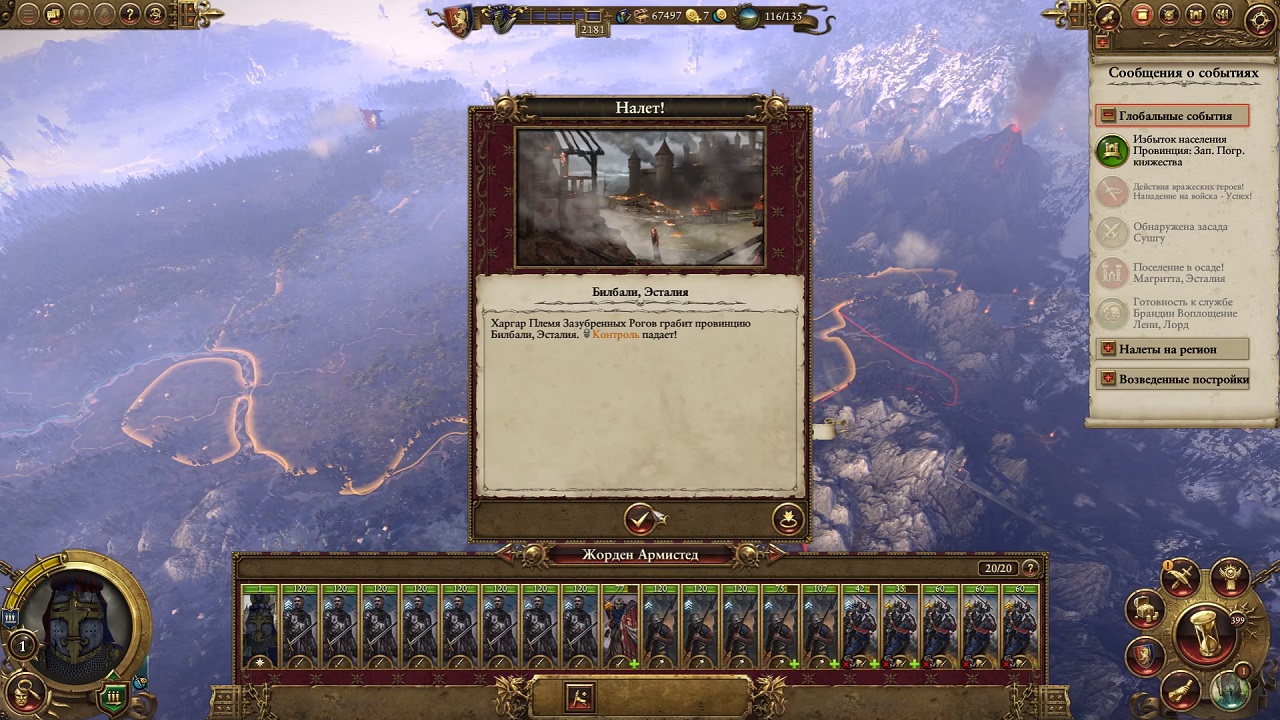Open the crossed sword and quill objectives

(x=1180, y=577)
